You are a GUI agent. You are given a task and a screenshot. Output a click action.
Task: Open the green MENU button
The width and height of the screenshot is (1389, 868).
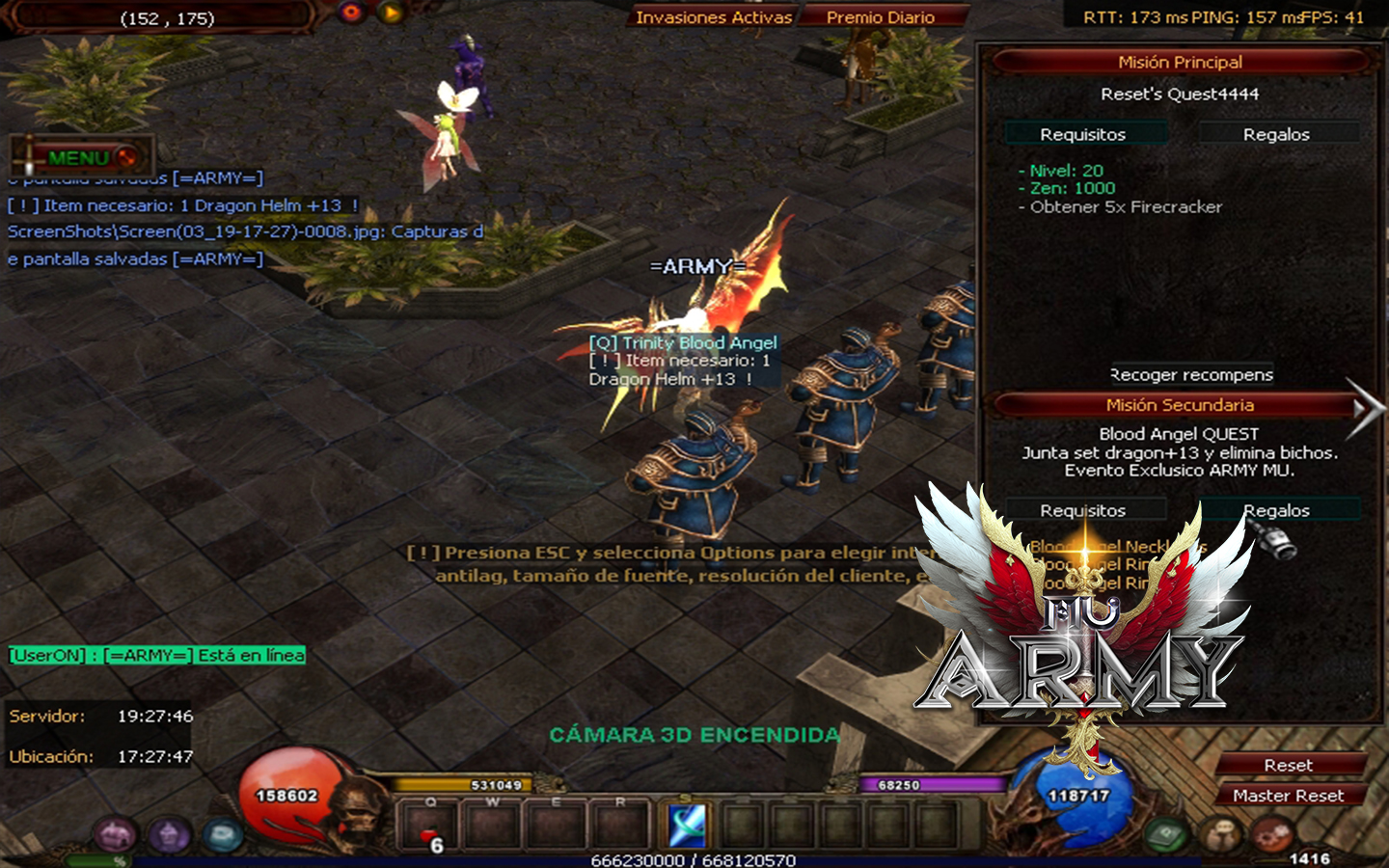[x=82, y=157]
